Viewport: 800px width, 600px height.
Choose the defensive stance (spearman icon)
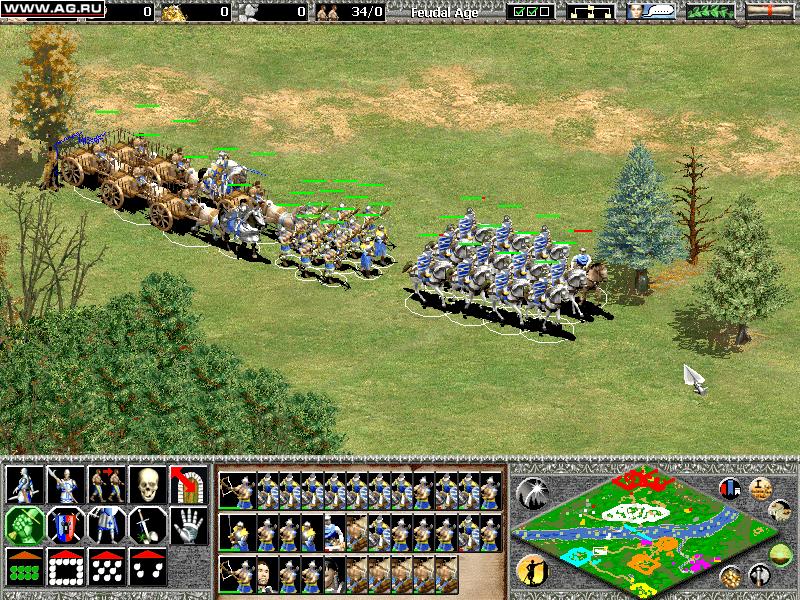tap(66, 485)
